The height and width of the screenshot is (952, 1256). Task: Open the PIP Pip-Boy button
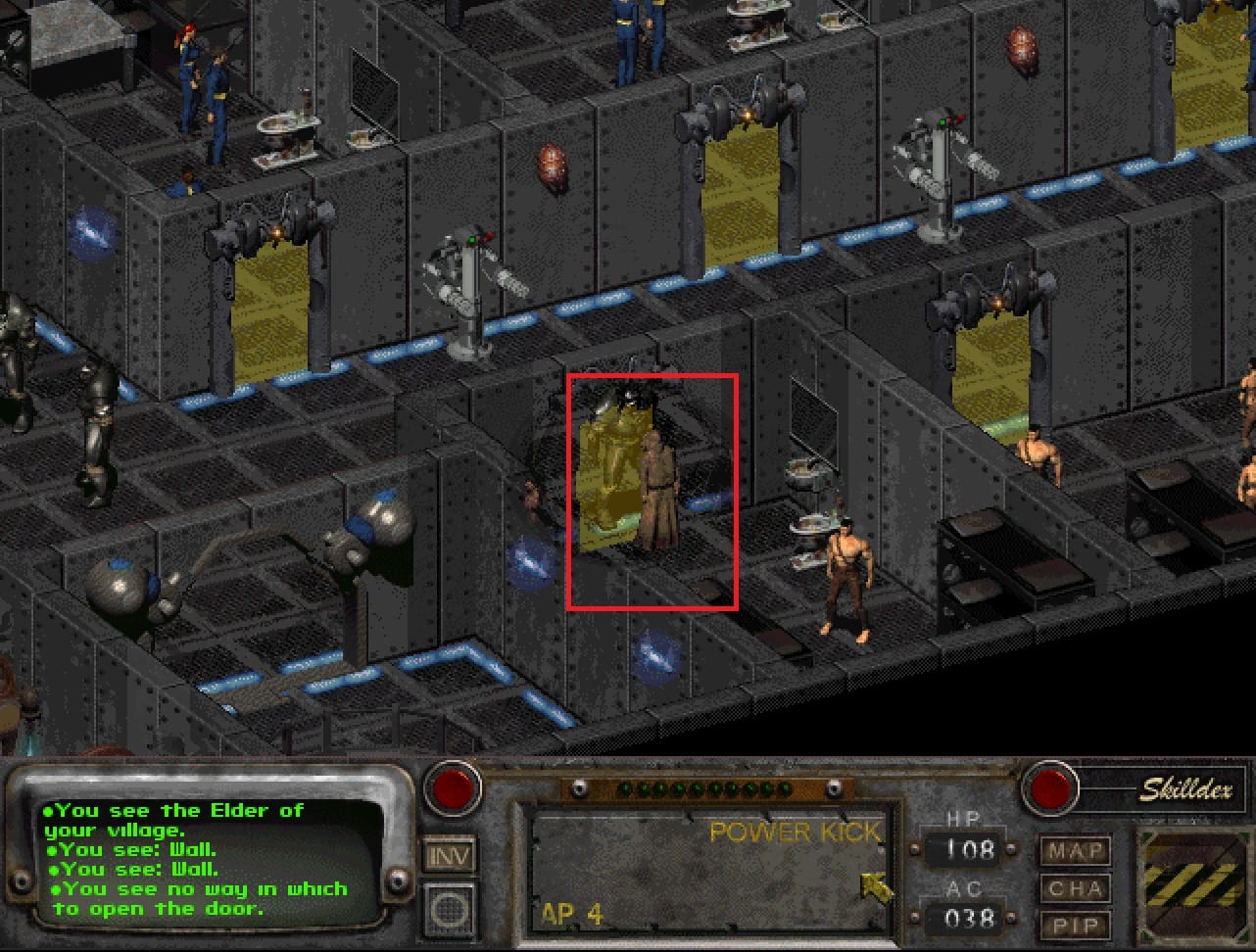click(x=1076, y=925)
